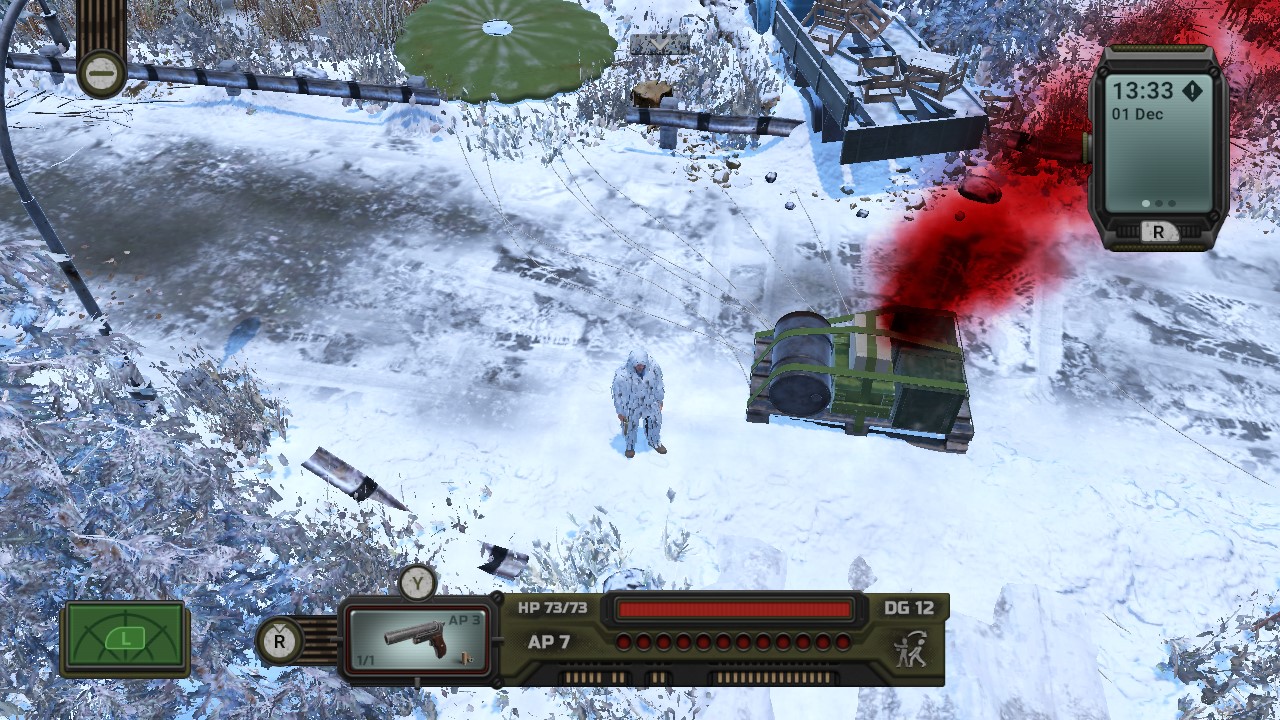Select the second watch screen dot
1280x720 pixels.
click(1158, 204)
